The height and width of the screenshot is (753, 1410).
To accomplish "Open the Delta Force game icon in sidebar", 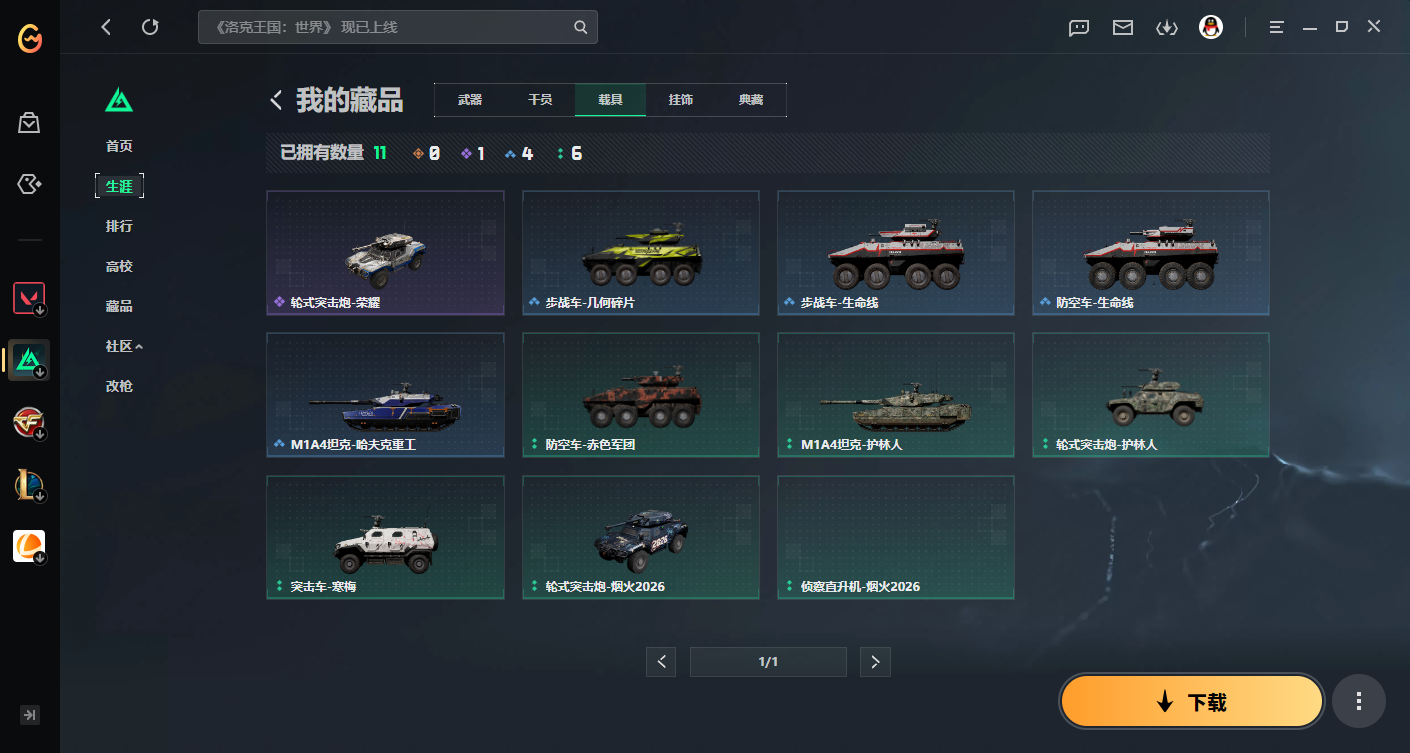I will click(x=29, y=360).
